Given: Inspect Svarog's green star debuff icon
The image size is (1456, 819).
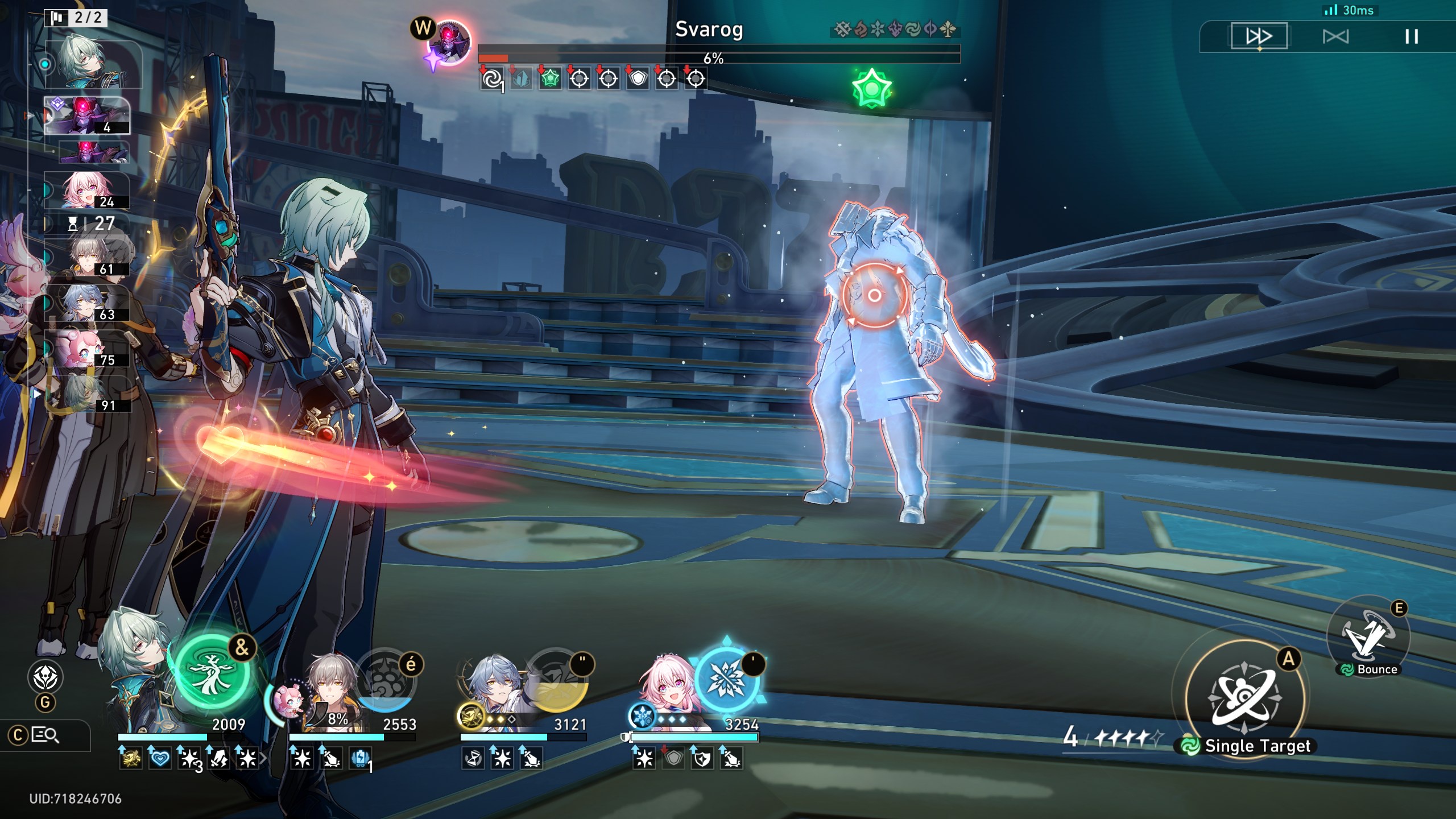Looking at the screenshot, I should pyautogui.click(x=549, y=78).
